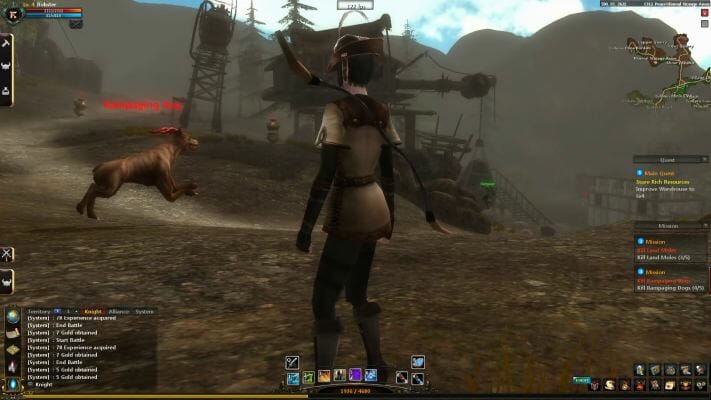Viewport: 711px width, 400px height.
Task: Activate the orange fire skill on hotbar
Action: point(325,376)
